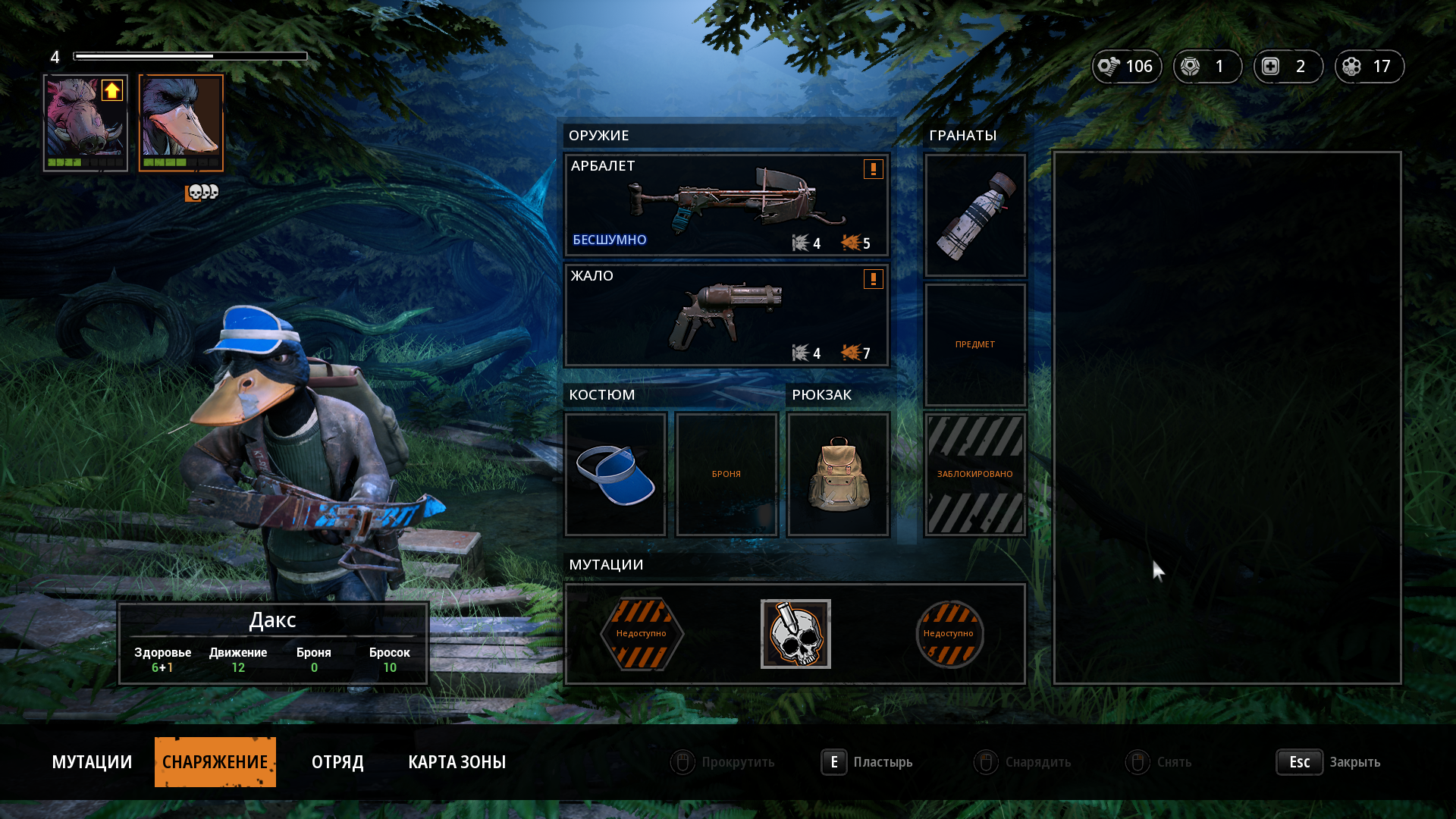Pick the grenade slot under ГРАНАТЫ
The height and width of the screenshot is (819, 1456).
[975, 215]
